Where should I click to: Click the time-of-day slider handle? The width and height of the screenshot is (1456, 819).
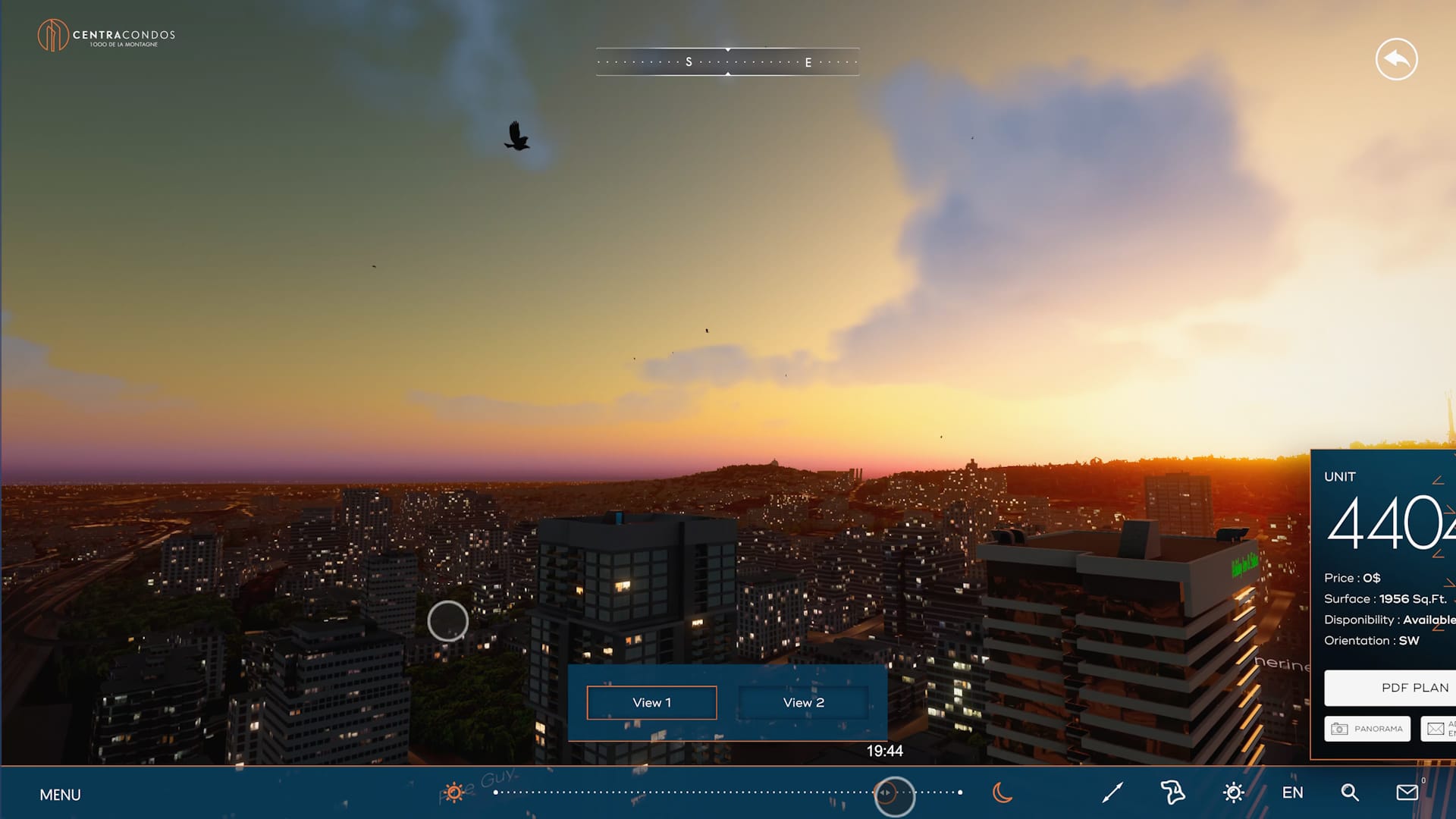pyautogui.click(x=894, y=795)
